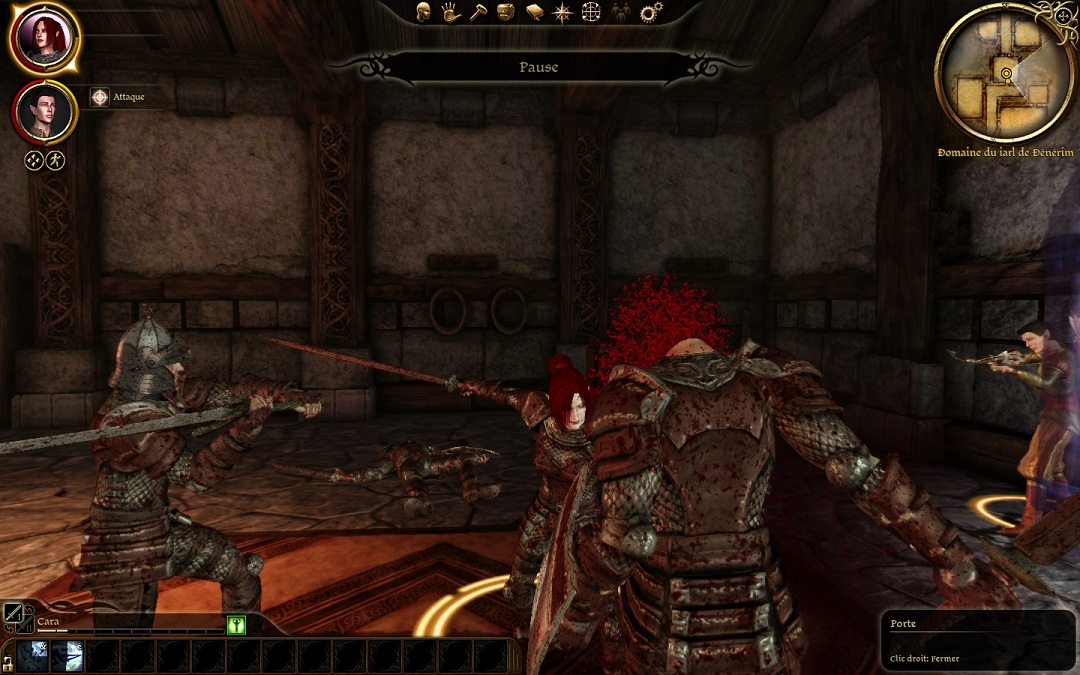Open the party picker three-figures icon
The height and width of the screenshot is (675, 1080).
pos(621,12)
